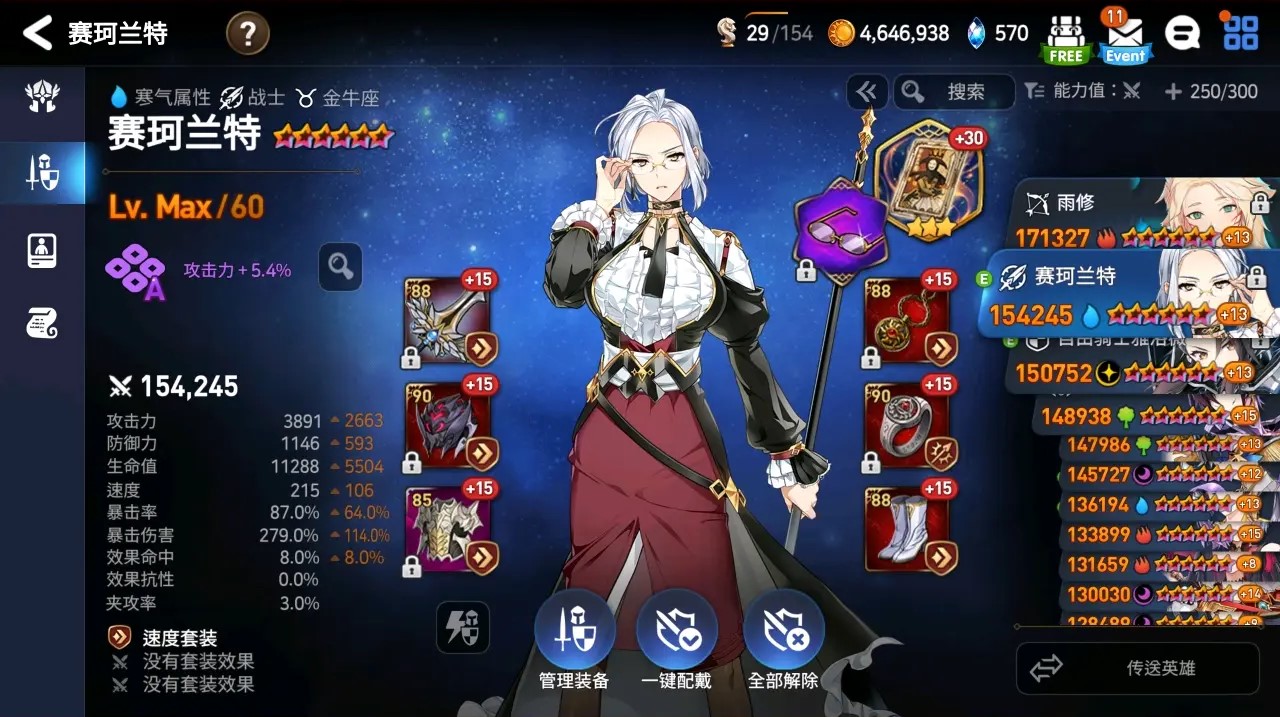Select the equipped white boots slot
The height and width of the screenshot is (717, 1280).
tap(907, 529)
